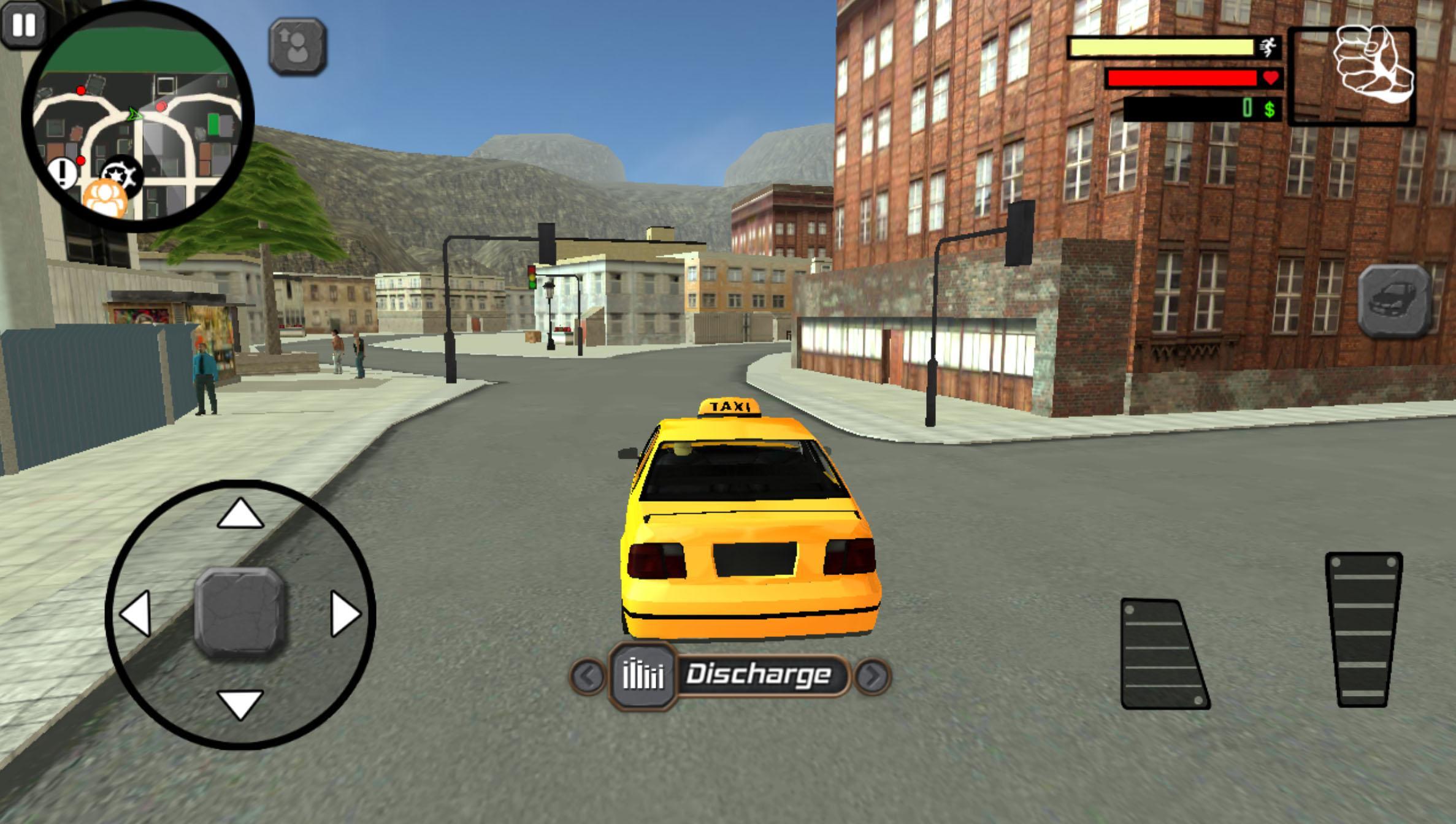1456x824 pixels.
Task: Tap the character switch button beside minimap
Action: [x=297, y=47]
